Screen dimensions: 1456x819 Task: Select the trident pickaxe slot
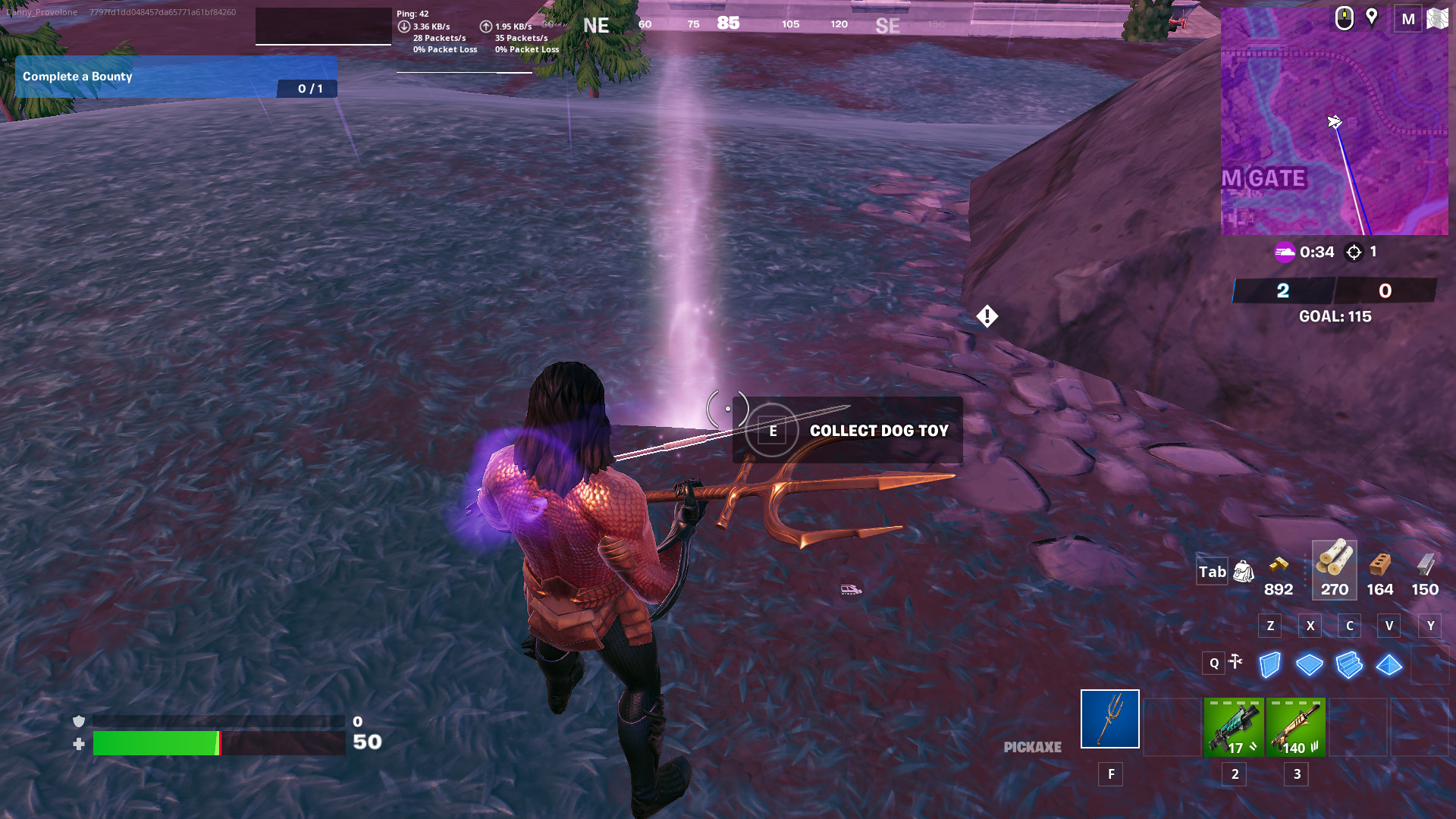point(1109,719)
